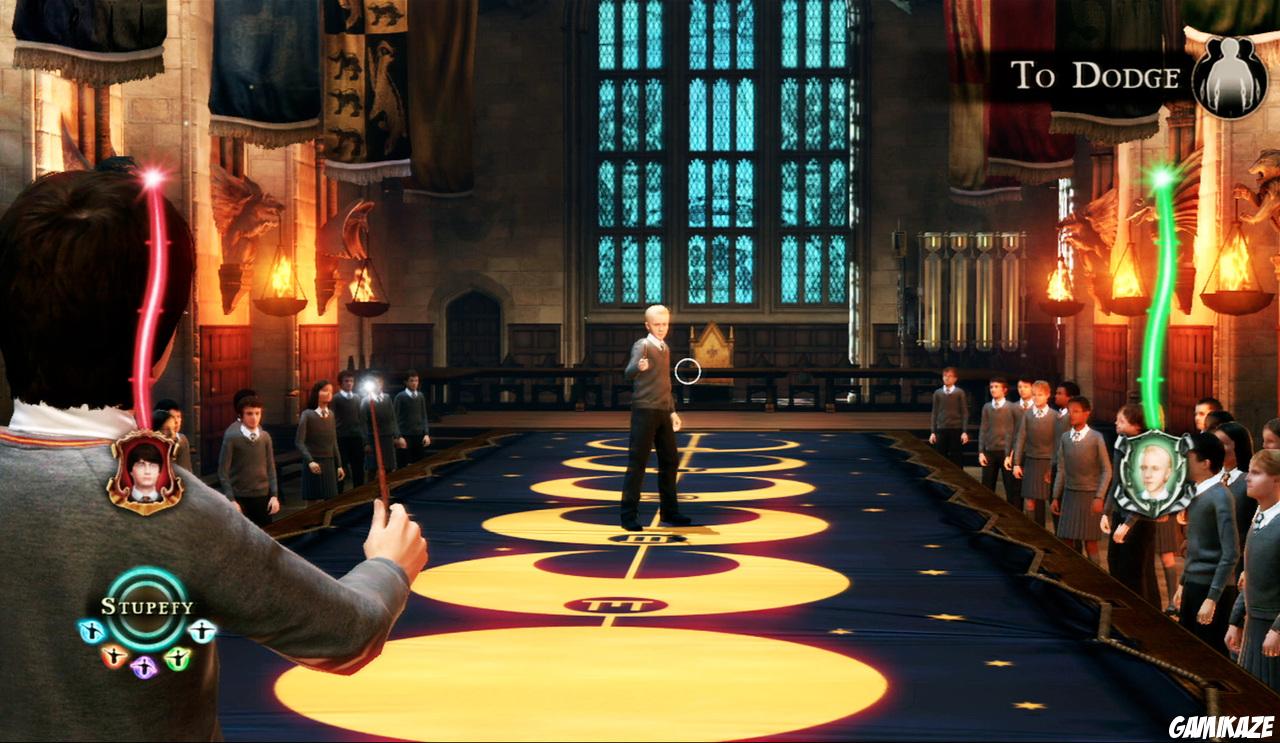The width and height of the screenshot is (1280, 743).
Task: Select the purple spell icon on the spell wheel
Action: (x=144, y=666)
